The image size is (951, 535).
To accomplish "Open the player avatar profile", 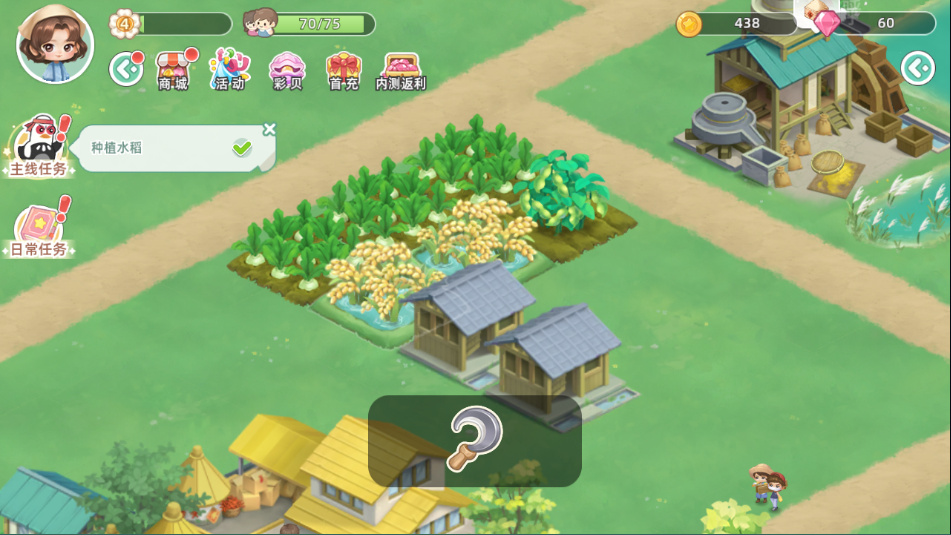I will point(54,43).
